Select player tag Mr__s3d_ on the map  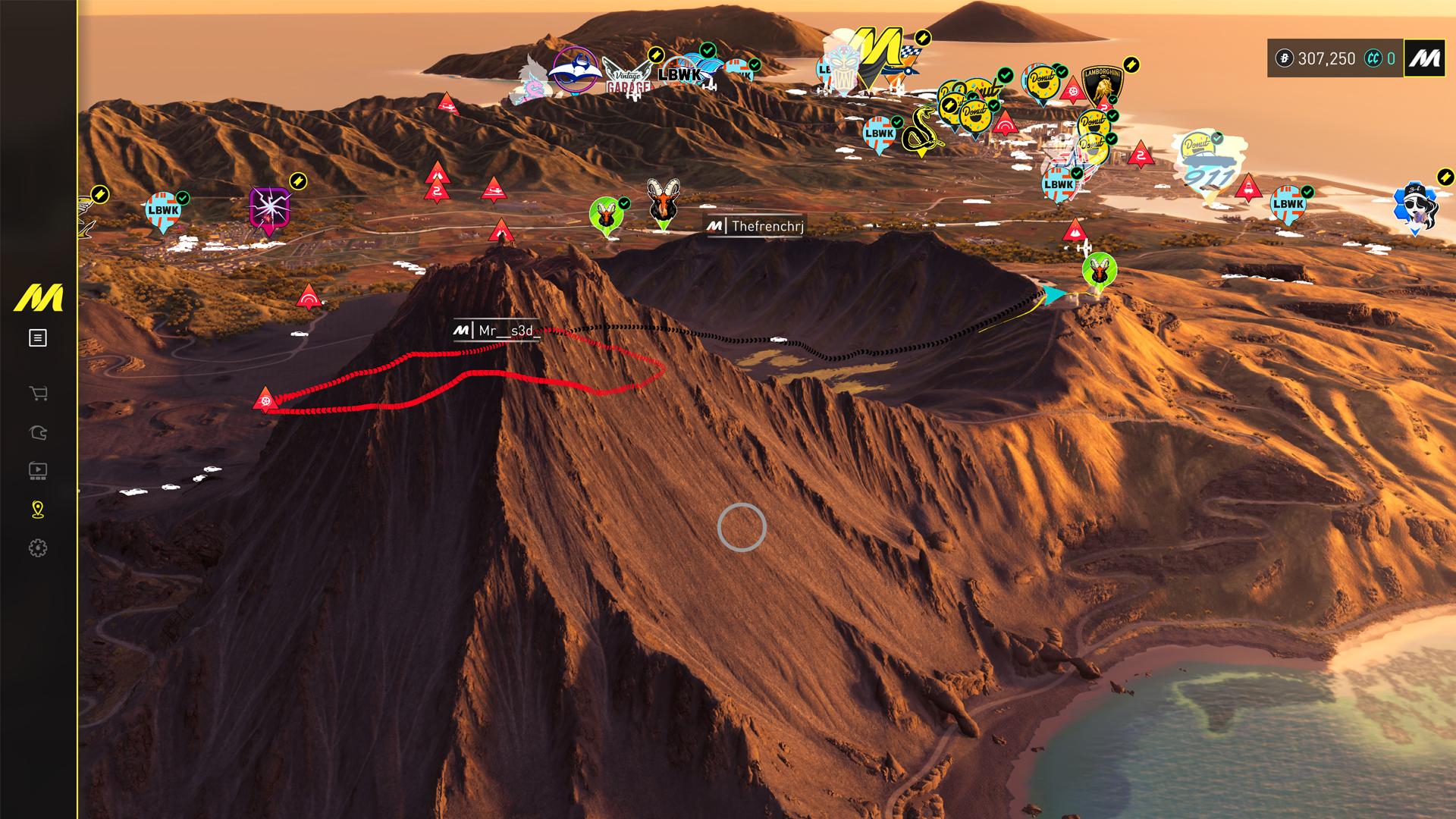coord(497,331)
